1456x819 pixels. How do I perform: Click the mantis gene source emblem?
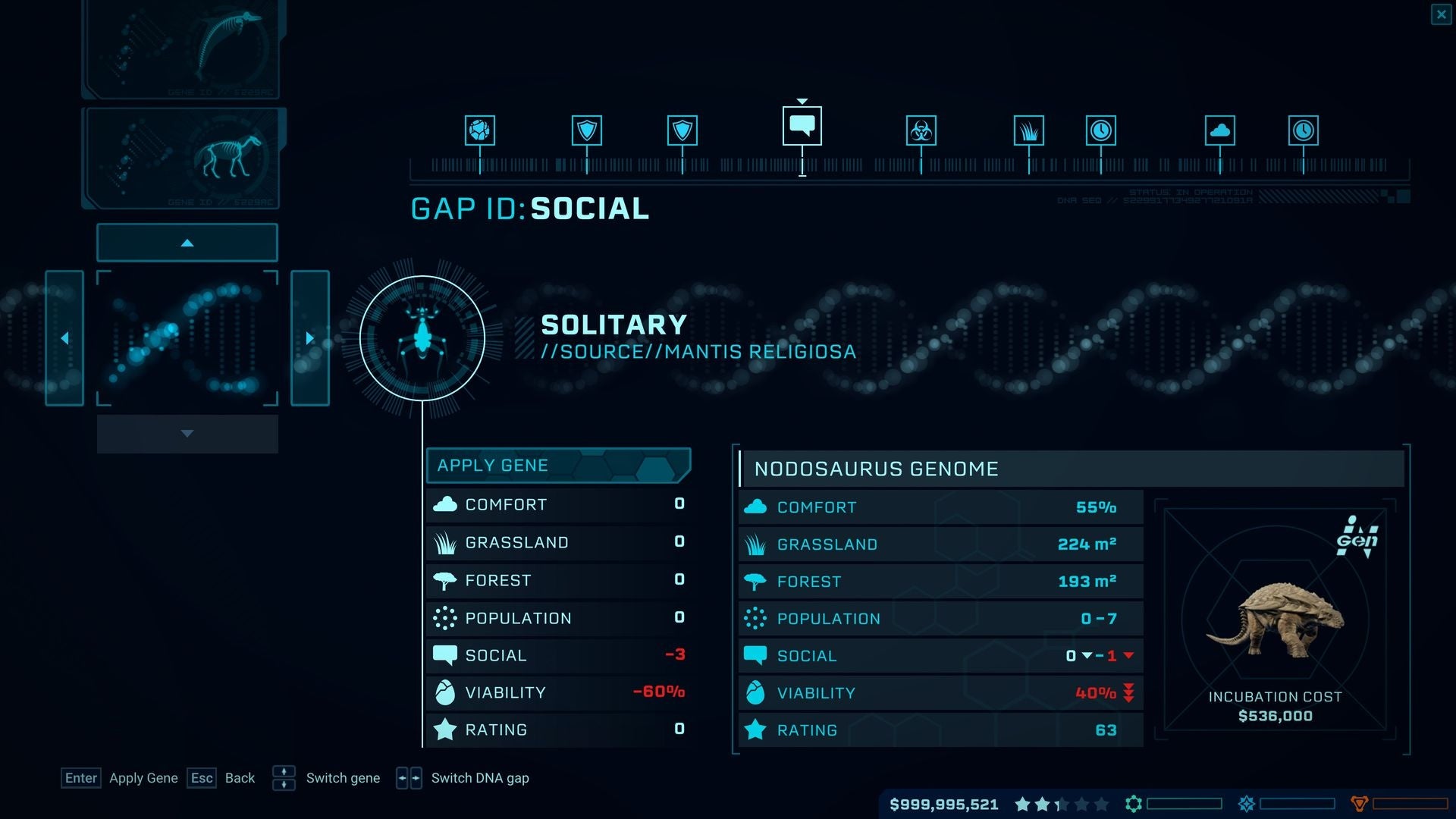click(x=422, y=337)
